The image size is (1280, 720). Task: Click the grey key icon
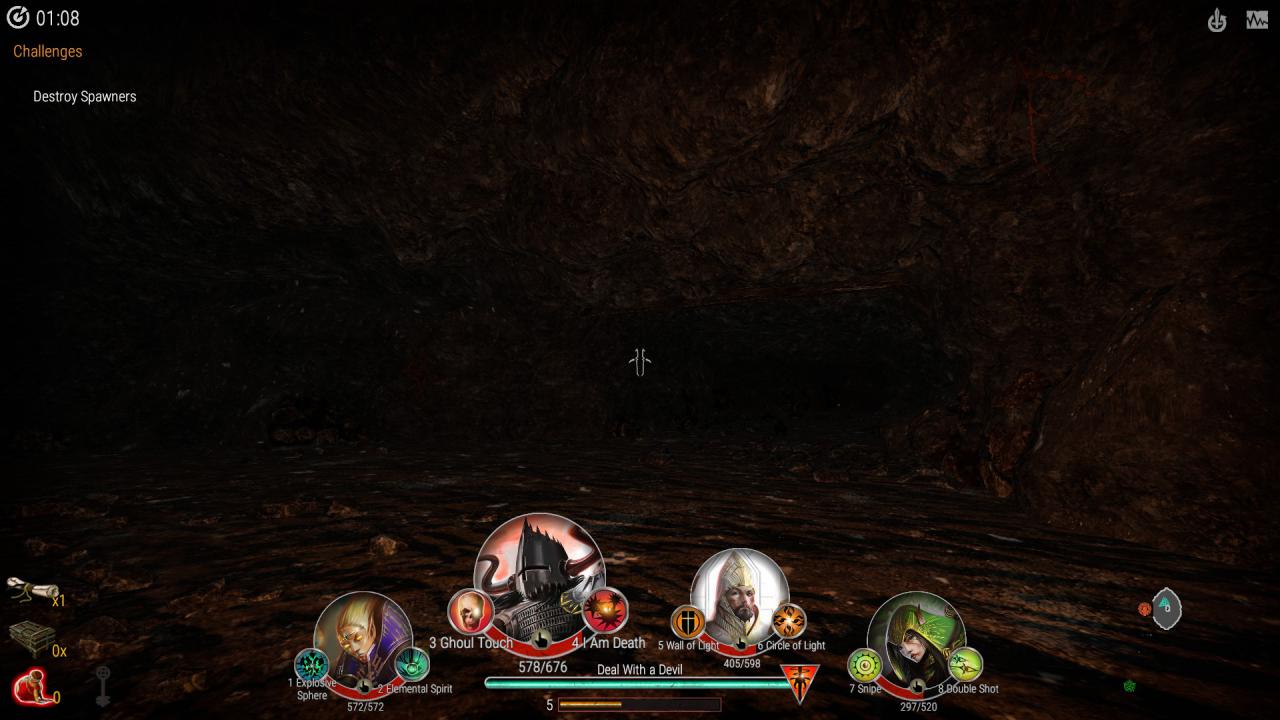[x=103, y=686]
